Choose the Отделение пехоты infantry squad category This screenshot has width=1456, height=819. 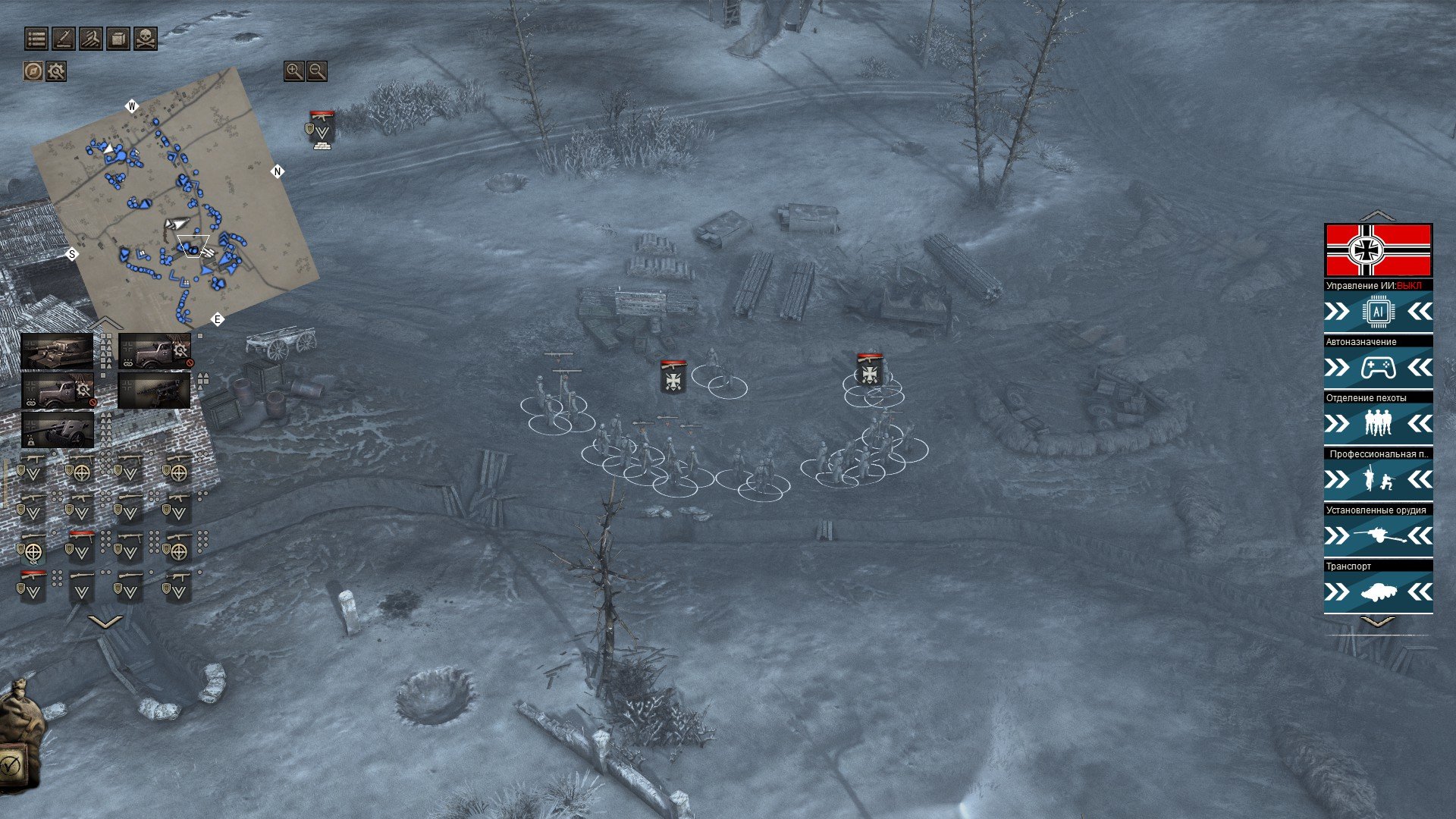[x=1378, y=423]
